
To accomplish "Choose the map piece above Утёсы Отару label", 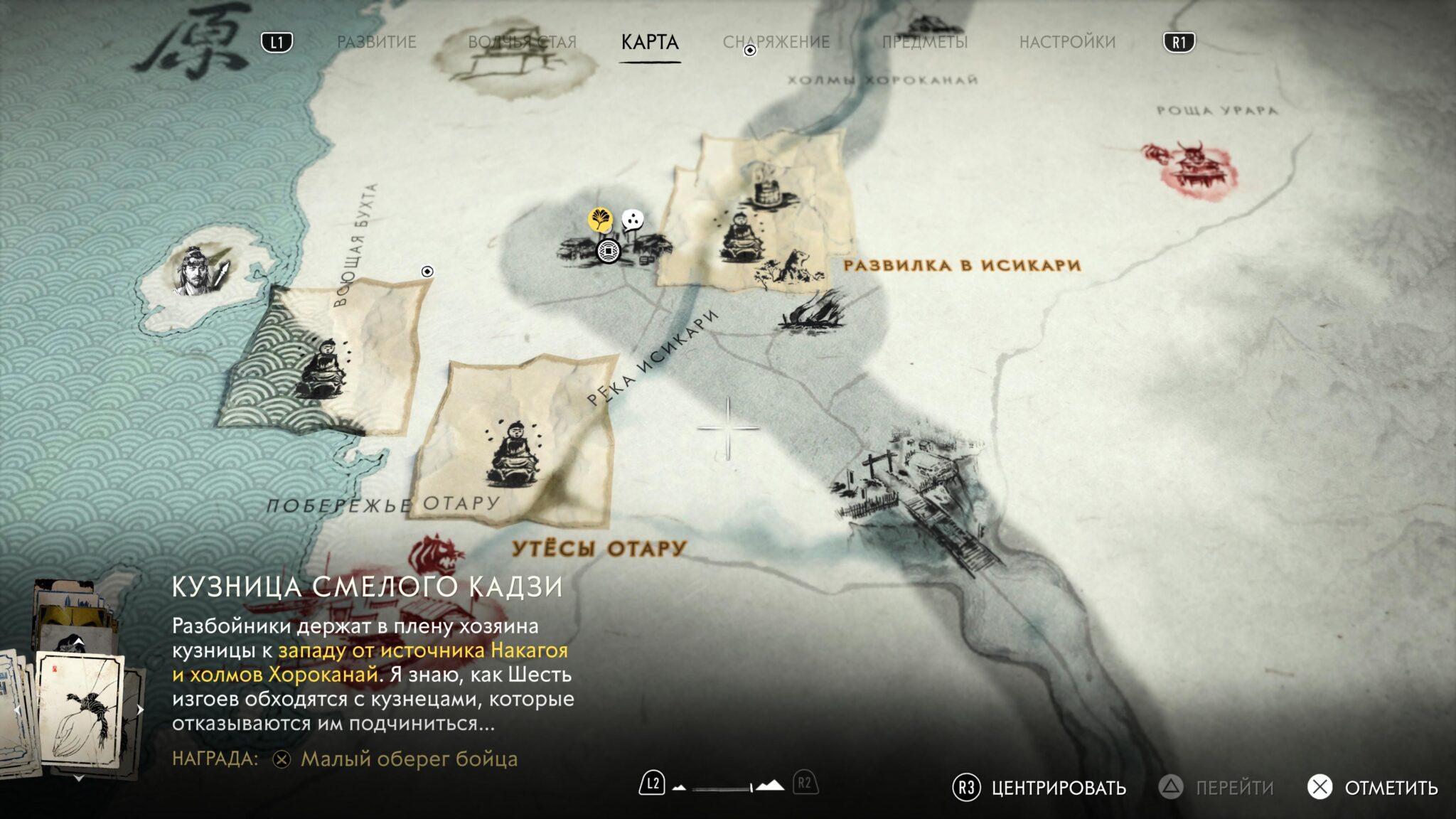I will [516, 442].
